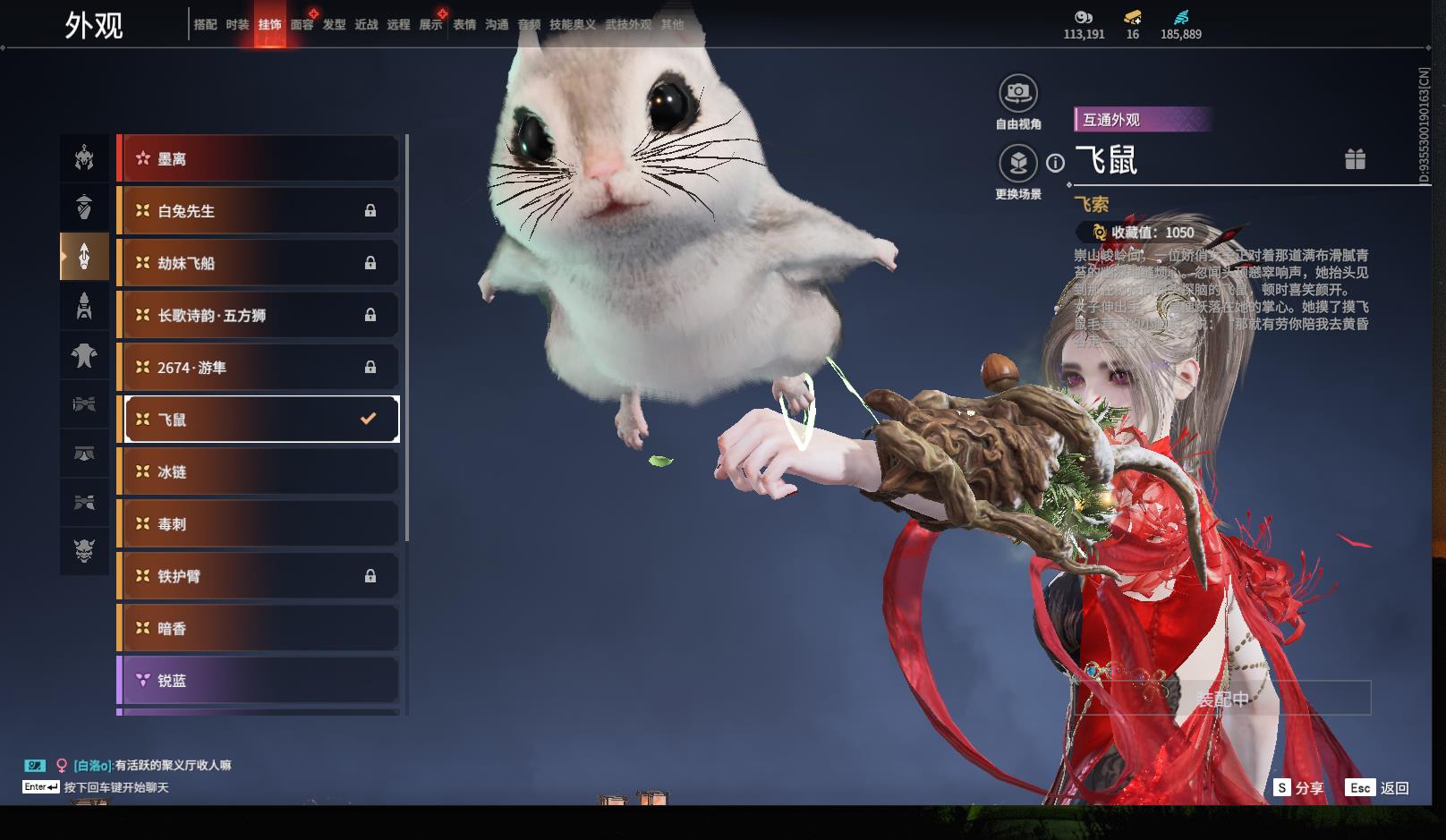Open the gift box icon beside 飞鼠

1355,159
